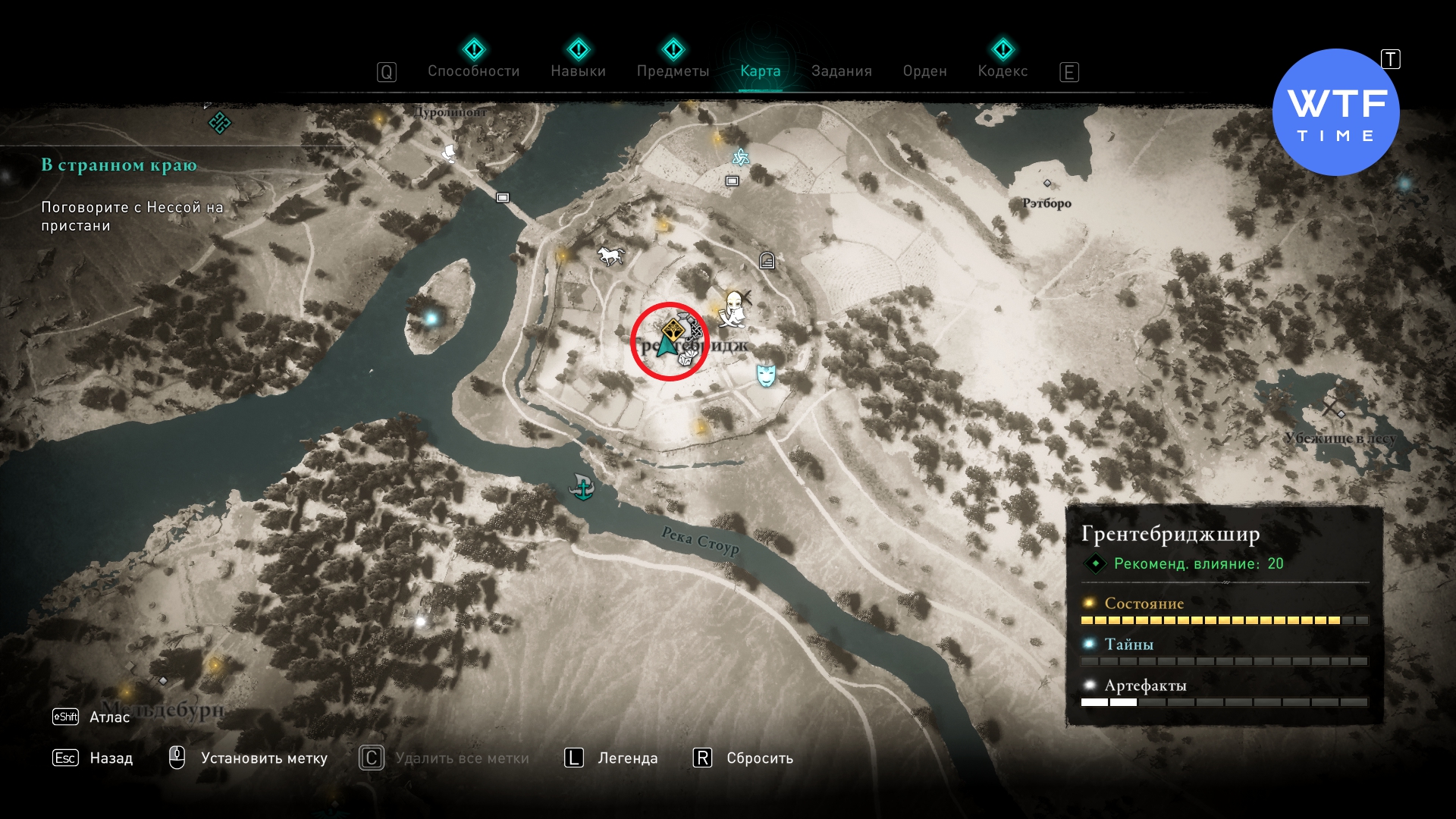Switch to the Орден tab

tap(924, 71)
